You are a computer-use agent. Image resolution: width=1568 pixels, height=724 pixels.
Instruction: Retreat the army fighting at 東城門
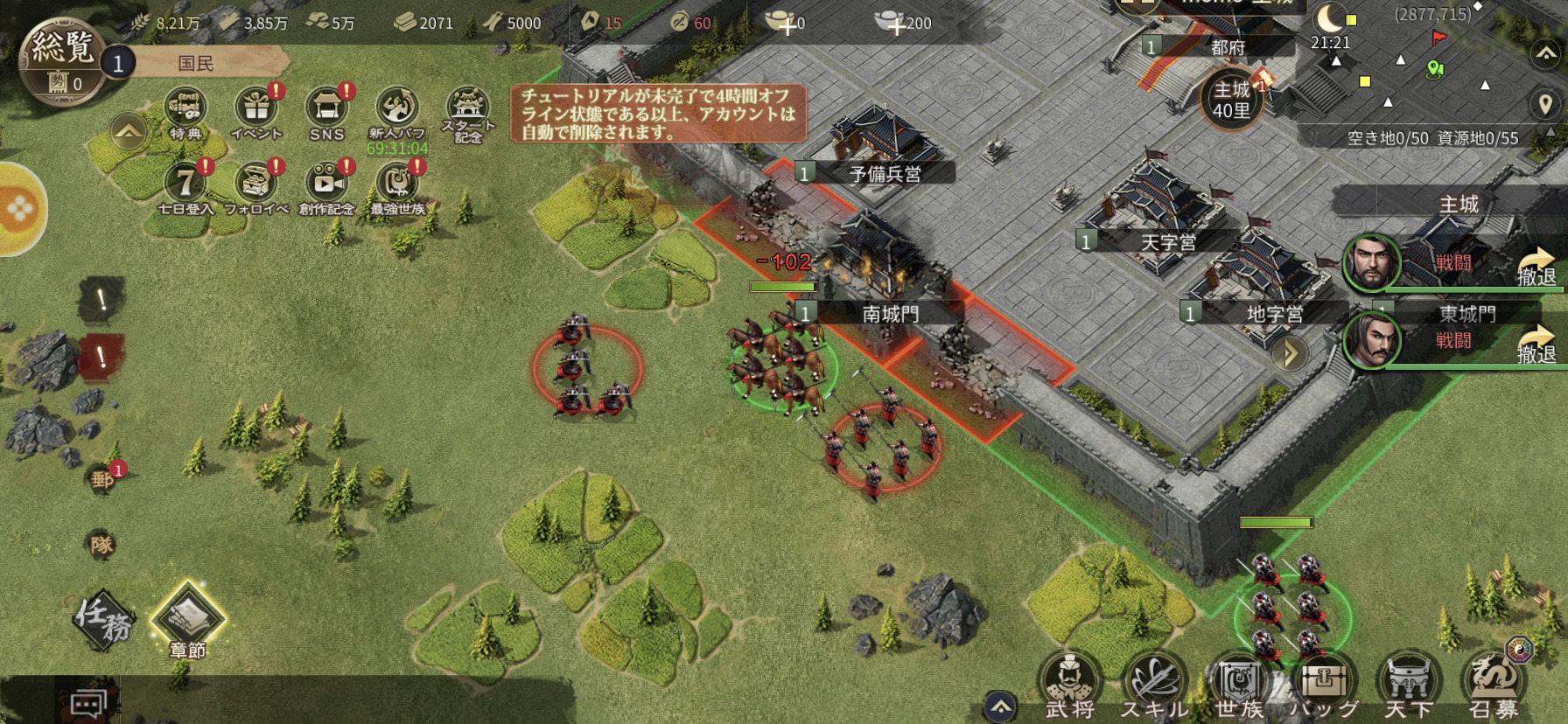pyautogui.click(x=1536, y=344)
